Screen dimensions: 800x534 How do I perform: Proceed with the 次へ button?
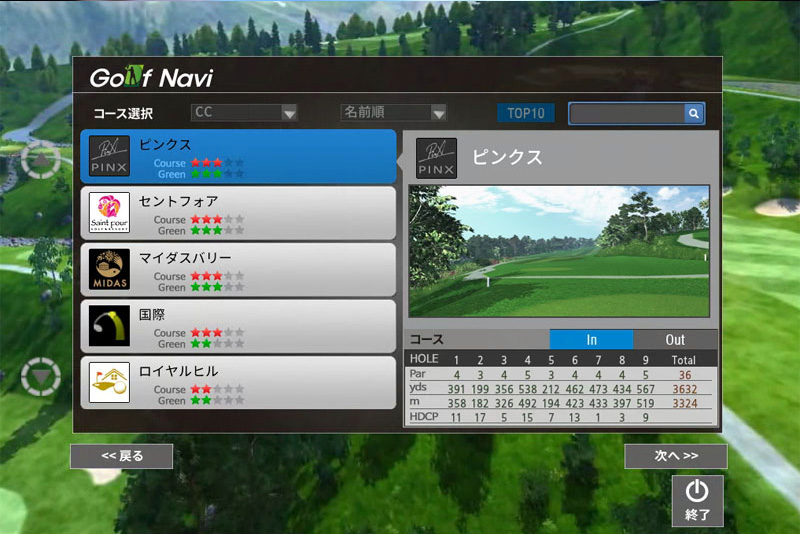click(675, 456)
